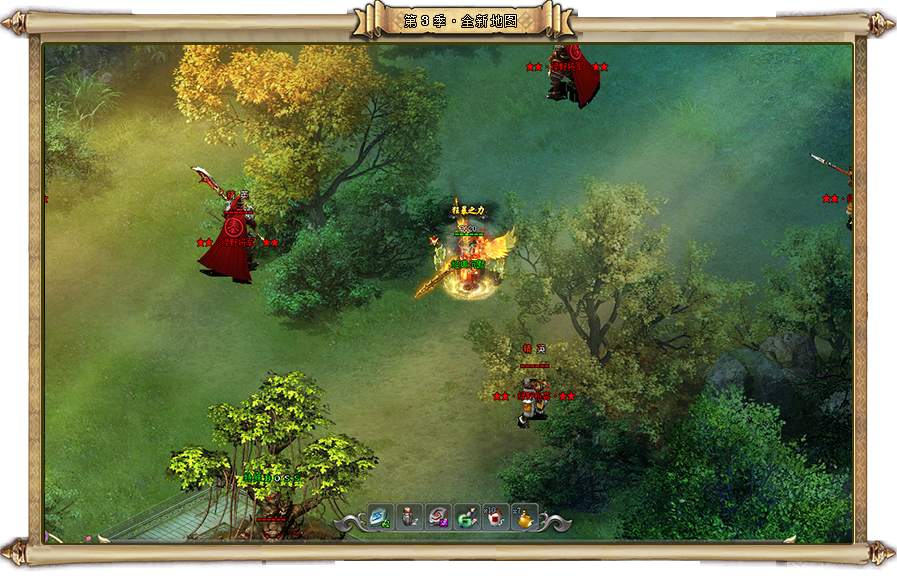Use the golden flask with x7 count

tap(524, 517)
